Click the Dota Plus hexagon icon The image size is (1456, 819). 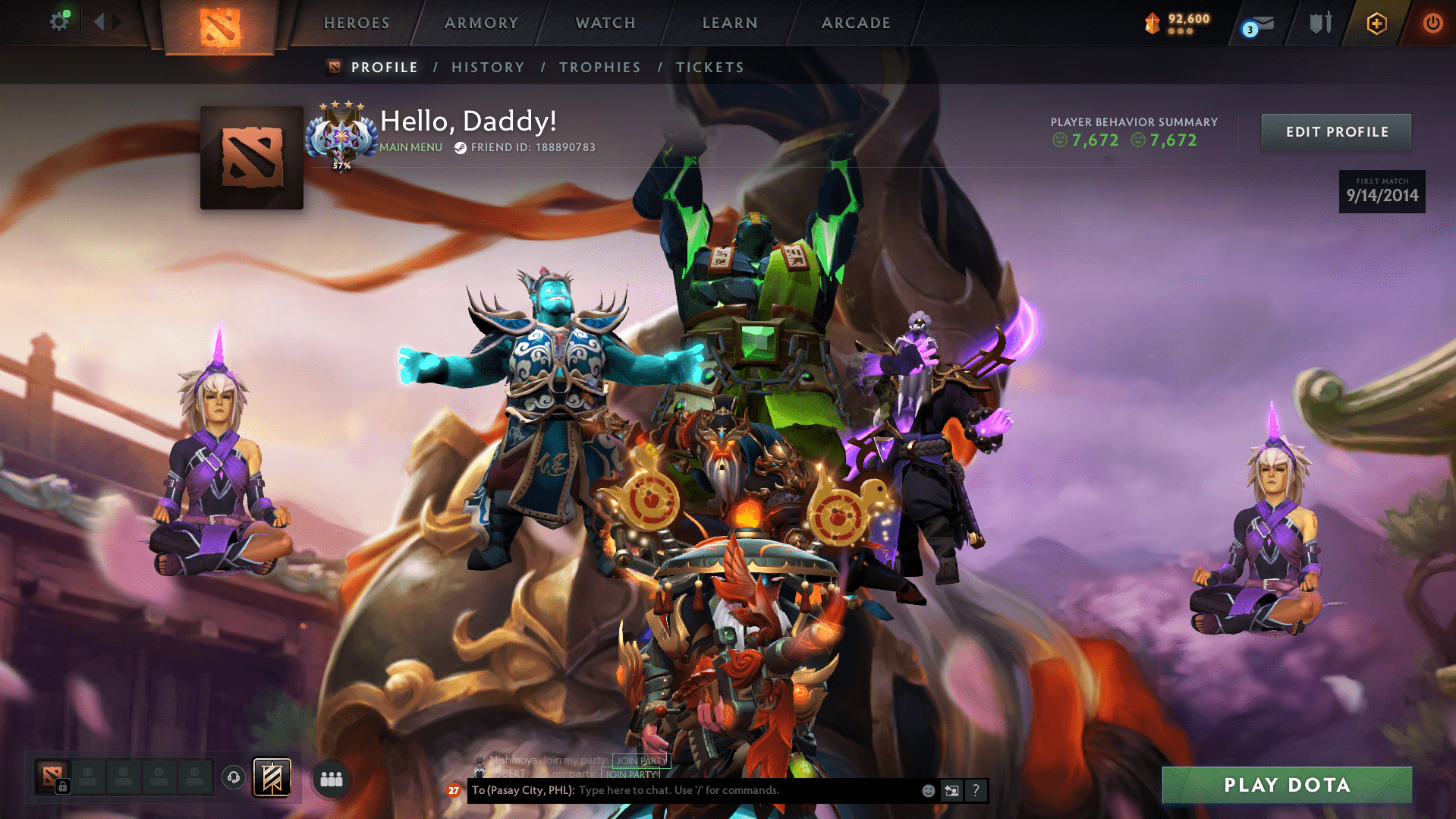pos(1376,22)
